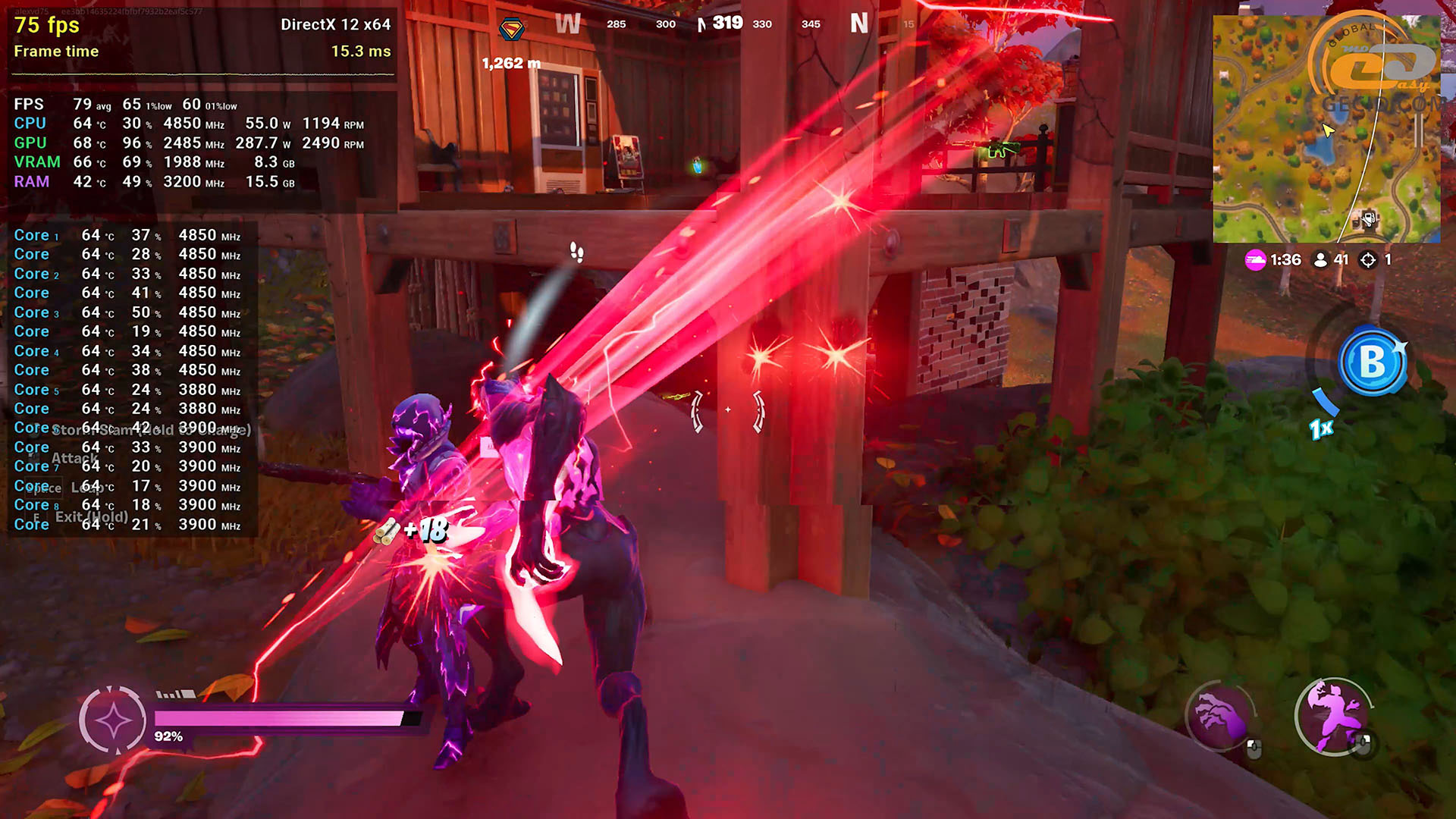Click the red-and-yellow shield marker on the compass
The image size is (1456, 819).
[x=512, y=30]
